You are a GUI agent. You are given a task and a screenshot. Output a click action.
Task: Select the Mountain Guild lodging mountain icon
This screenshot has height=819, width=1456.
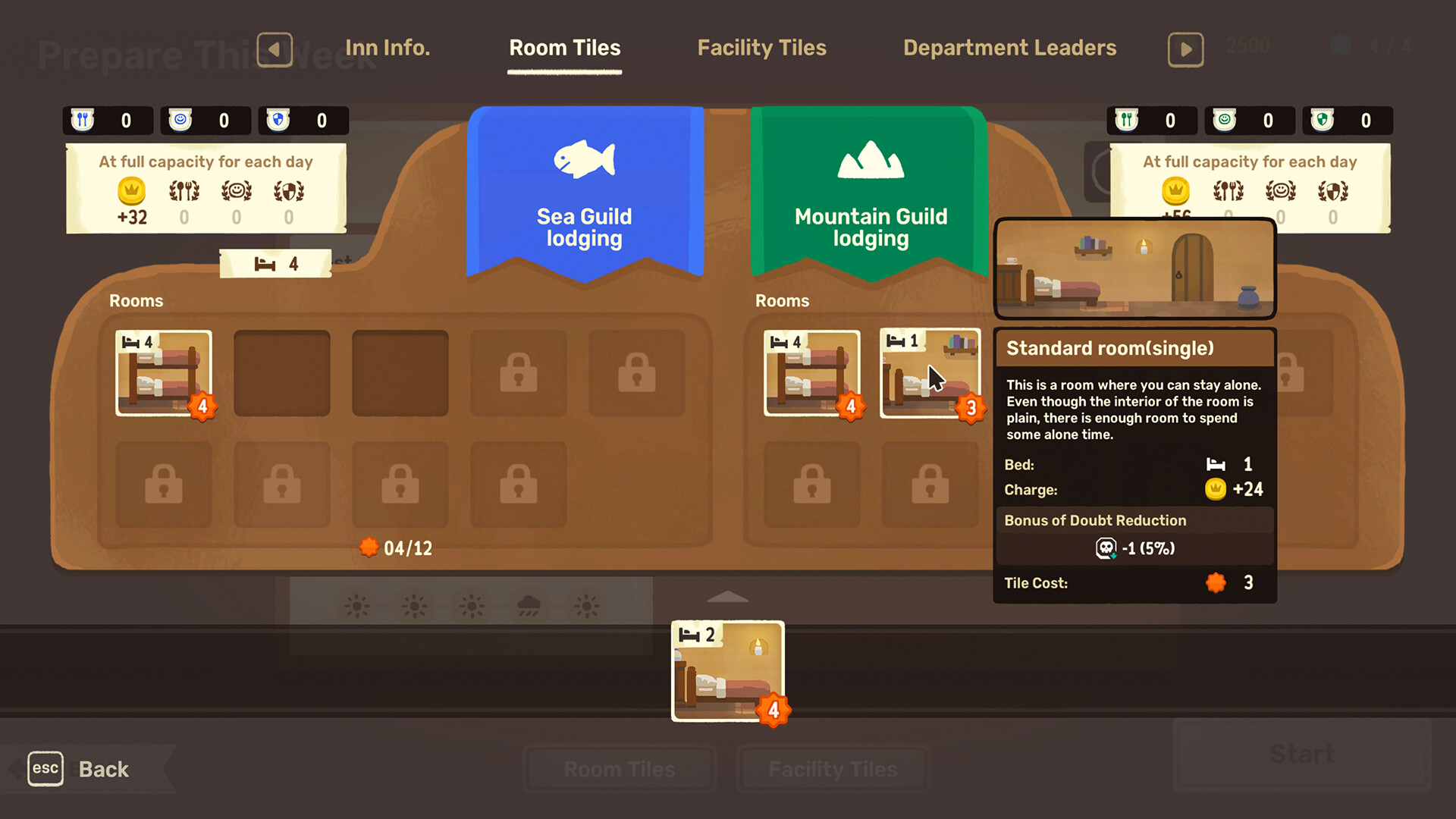pos(869,160)
